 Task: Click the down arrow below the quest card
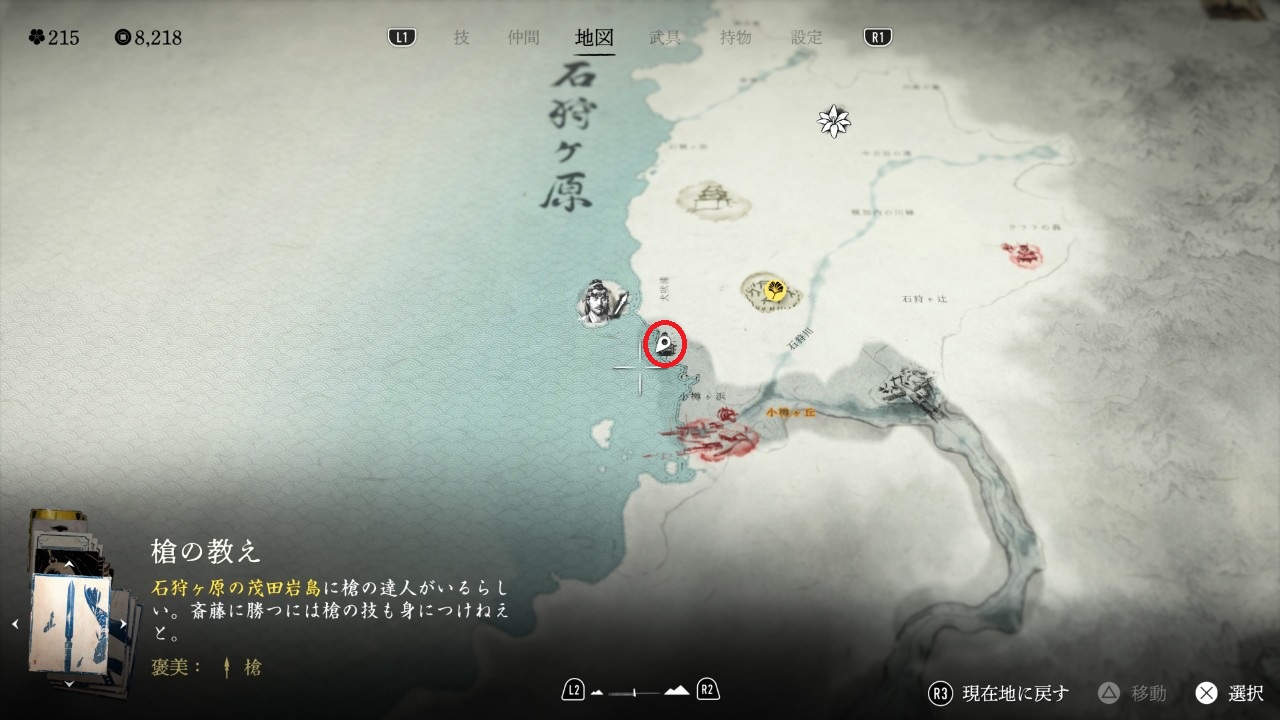(x=69, y=683)
